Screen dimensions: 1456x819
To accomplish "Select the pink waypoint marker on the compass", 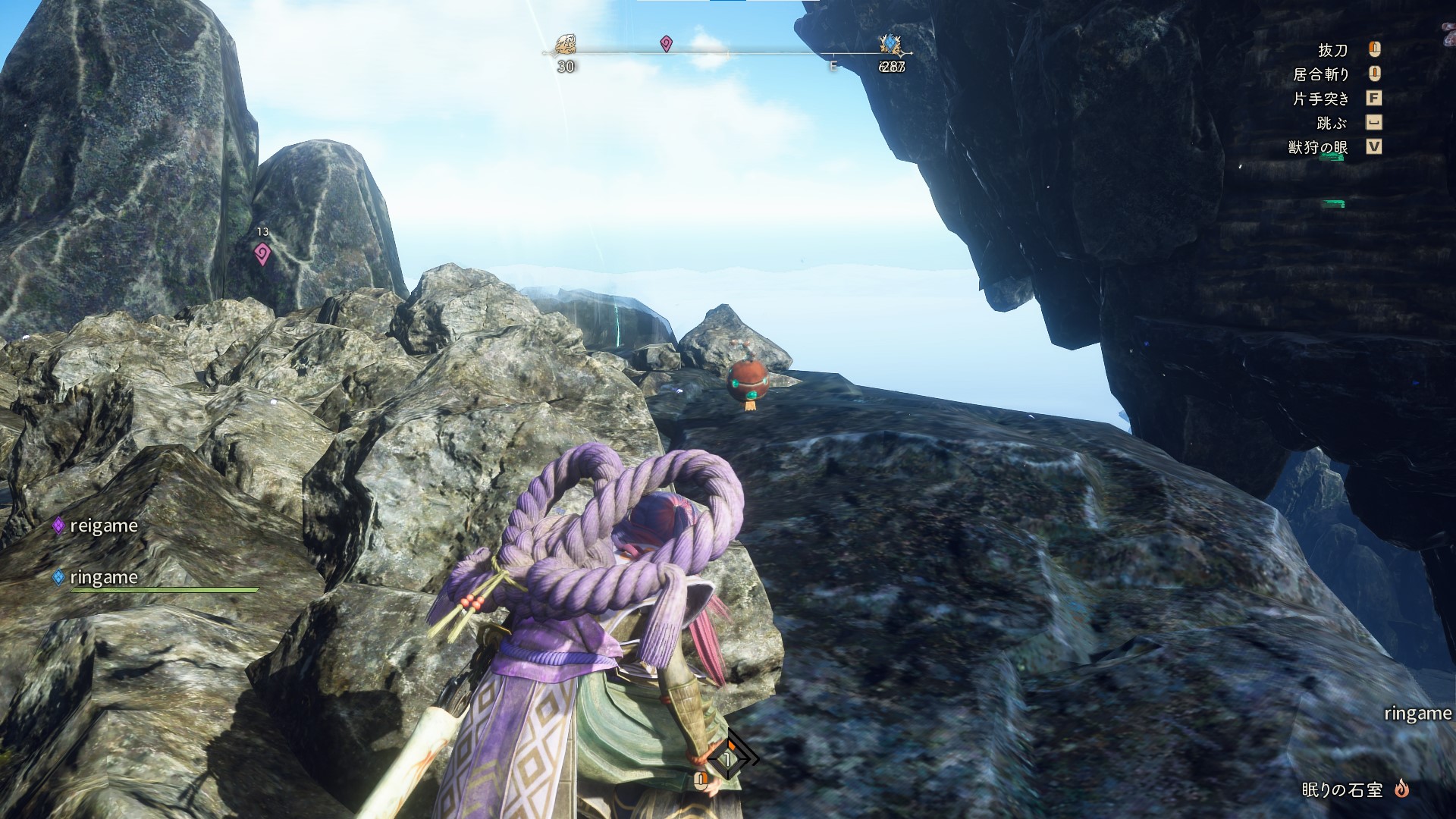I will [x=666, y=44].
